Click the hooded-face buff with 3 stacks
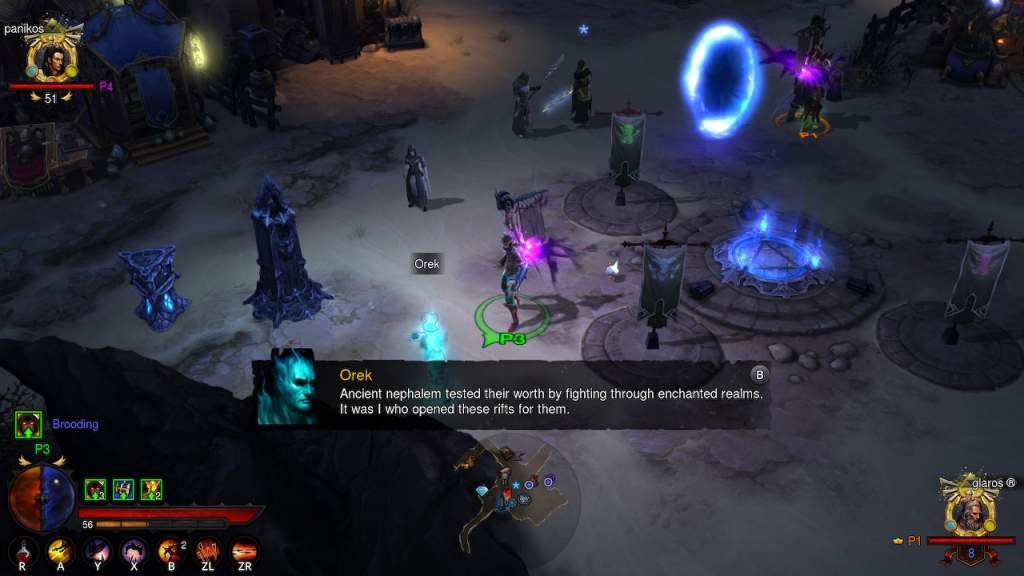Screen dimensions: 1024x576 coord(95,489)
